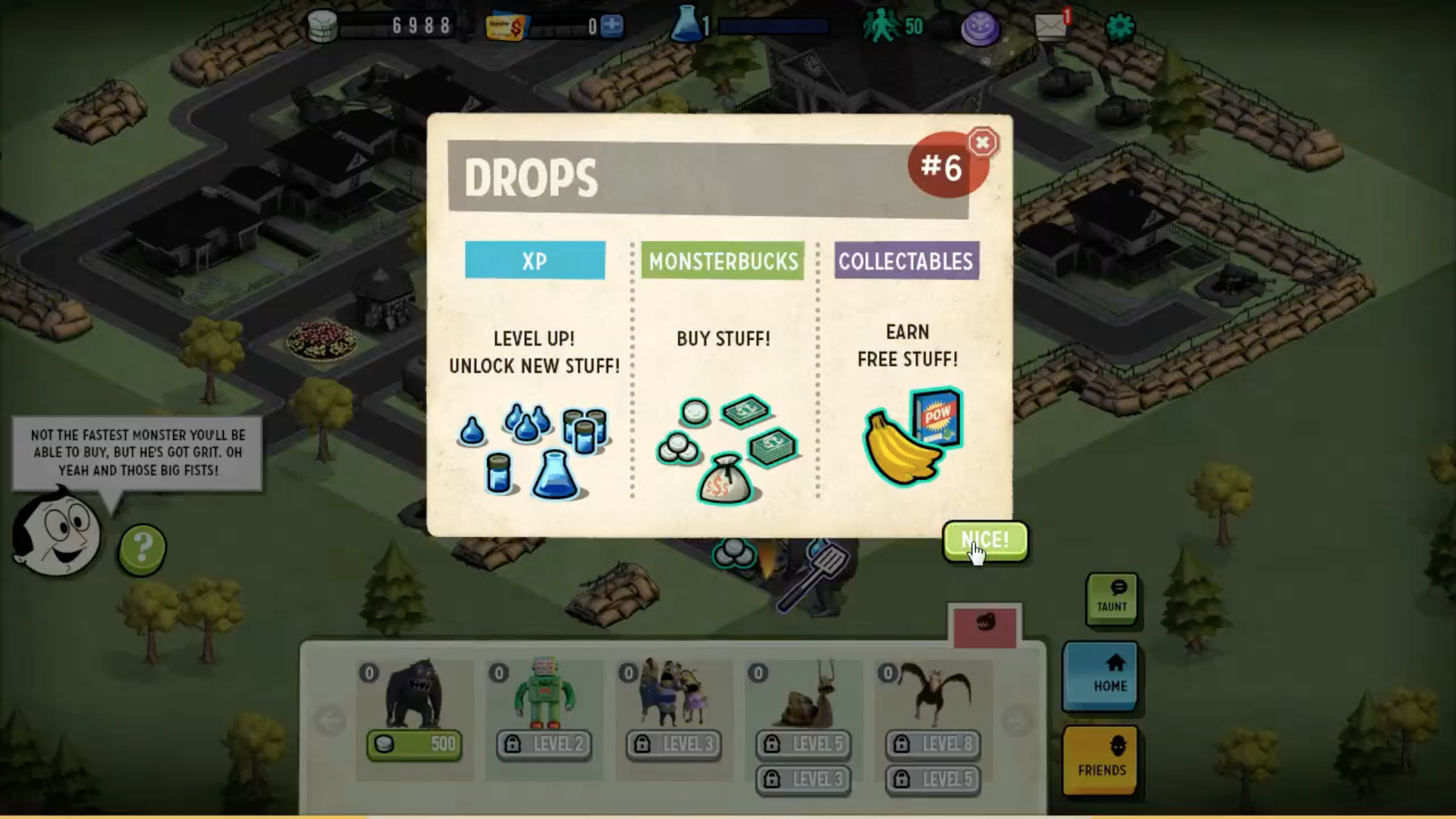Image resolution: width=1456 pixels, height=819 pixels.
Task: Add Monsterbucks with the plus button
Action: coord(612,27)
